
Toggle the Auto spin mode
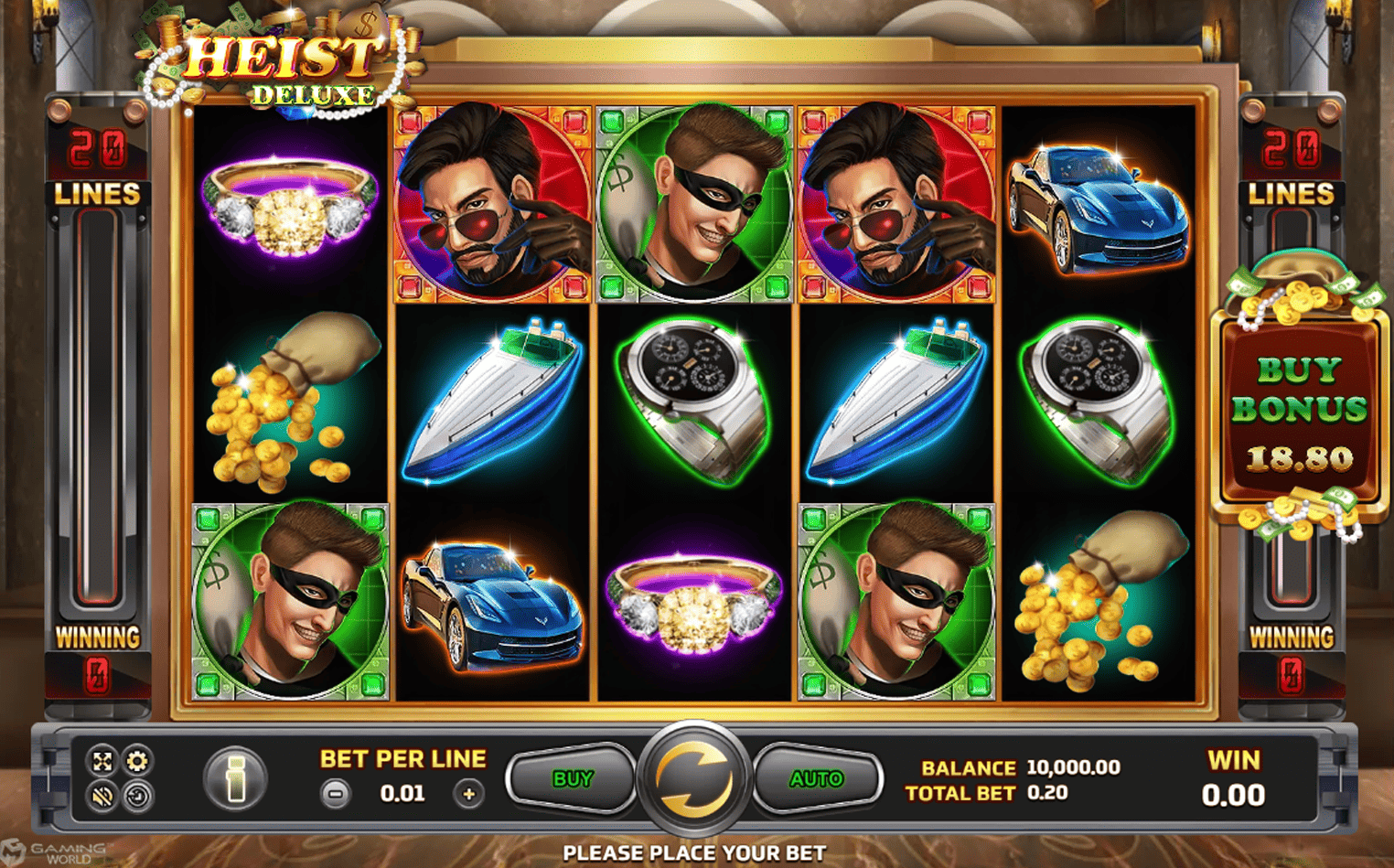pos(817,778)
